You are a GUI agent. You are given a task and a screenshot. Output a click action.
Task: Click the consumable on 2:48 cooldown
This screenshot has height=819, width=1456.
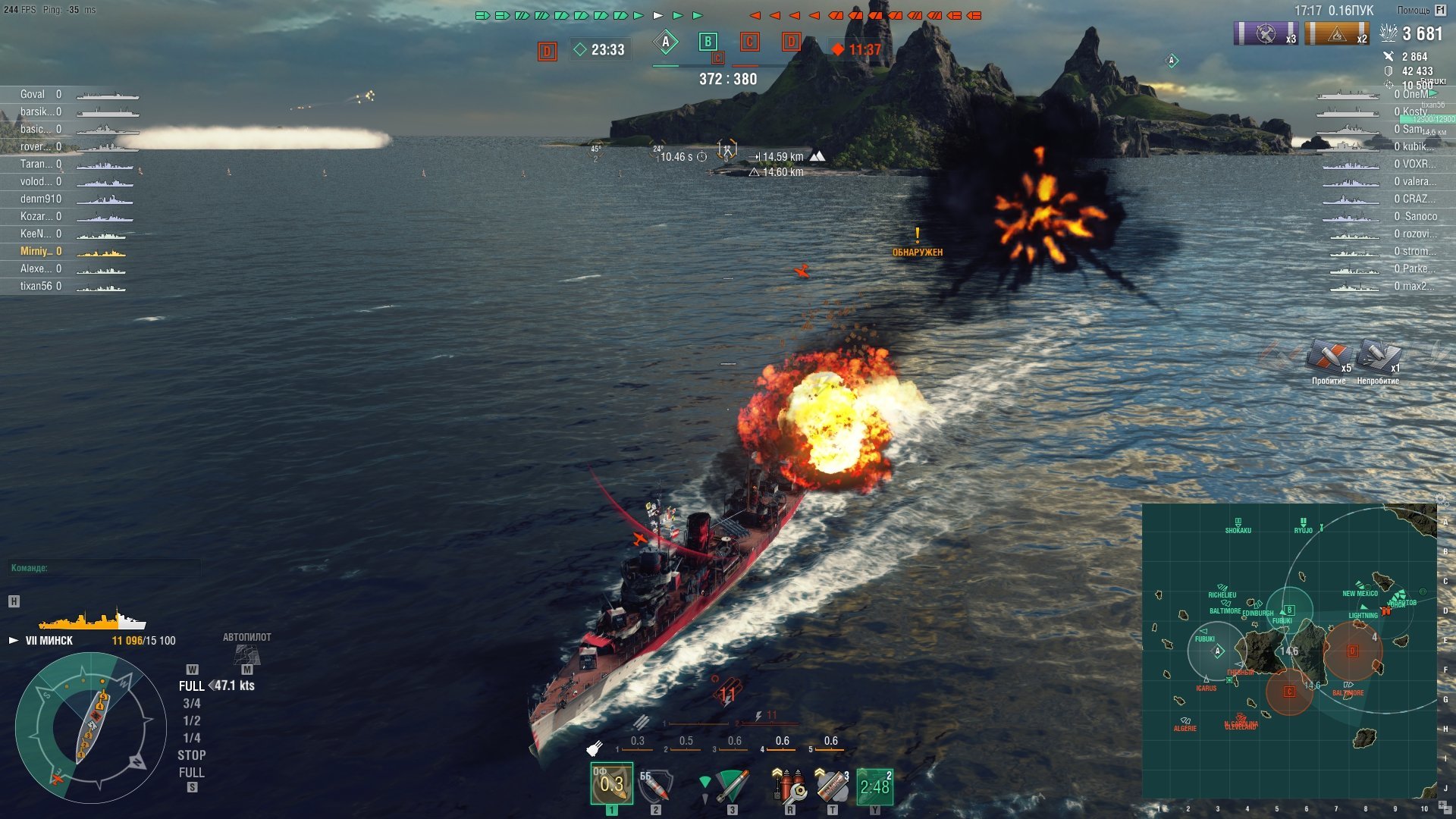(x=874, y=786)
